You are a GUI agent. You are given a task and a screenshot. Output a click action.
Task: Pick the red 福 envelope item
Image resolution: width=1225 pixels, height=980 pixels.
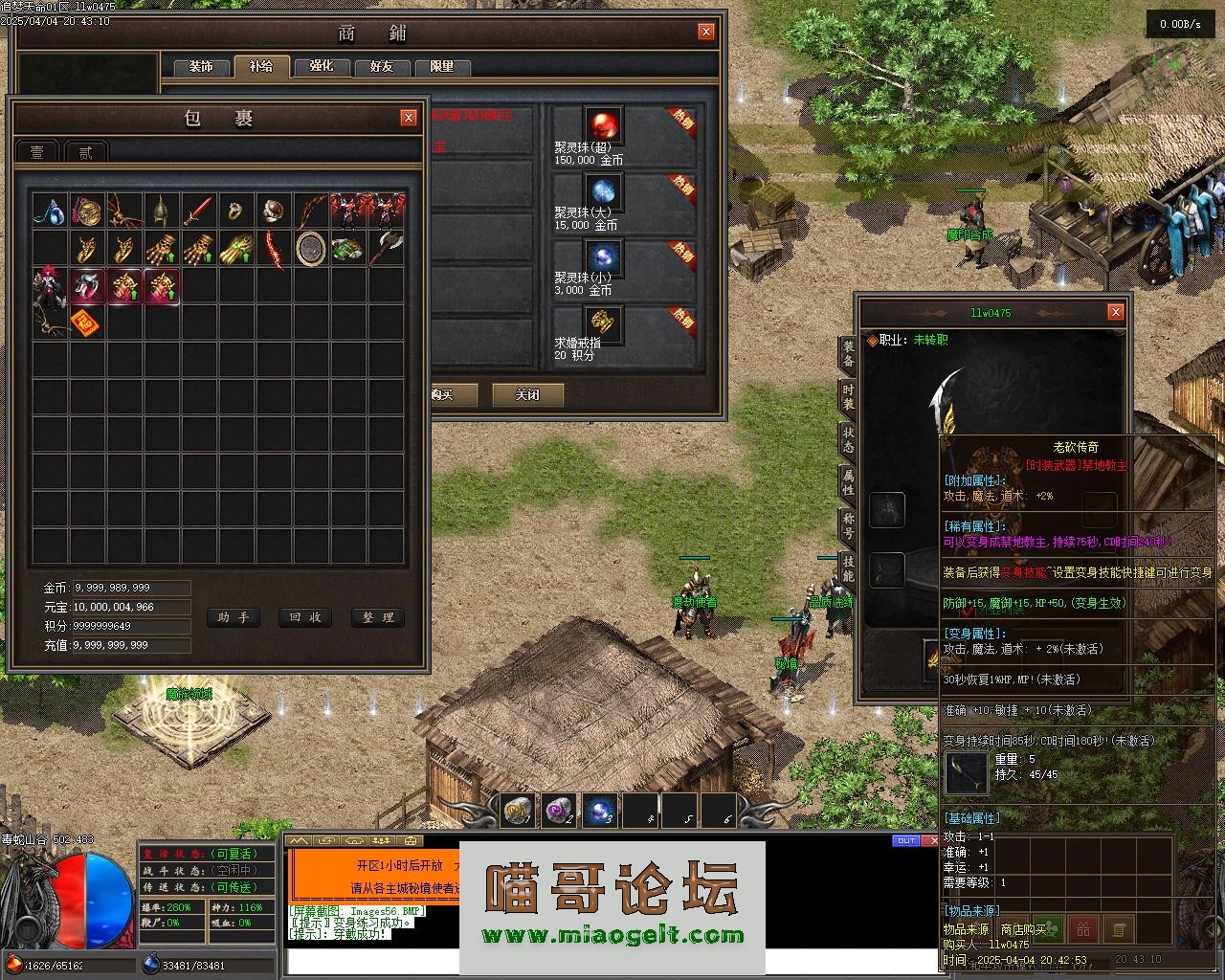tap(87, 323)
